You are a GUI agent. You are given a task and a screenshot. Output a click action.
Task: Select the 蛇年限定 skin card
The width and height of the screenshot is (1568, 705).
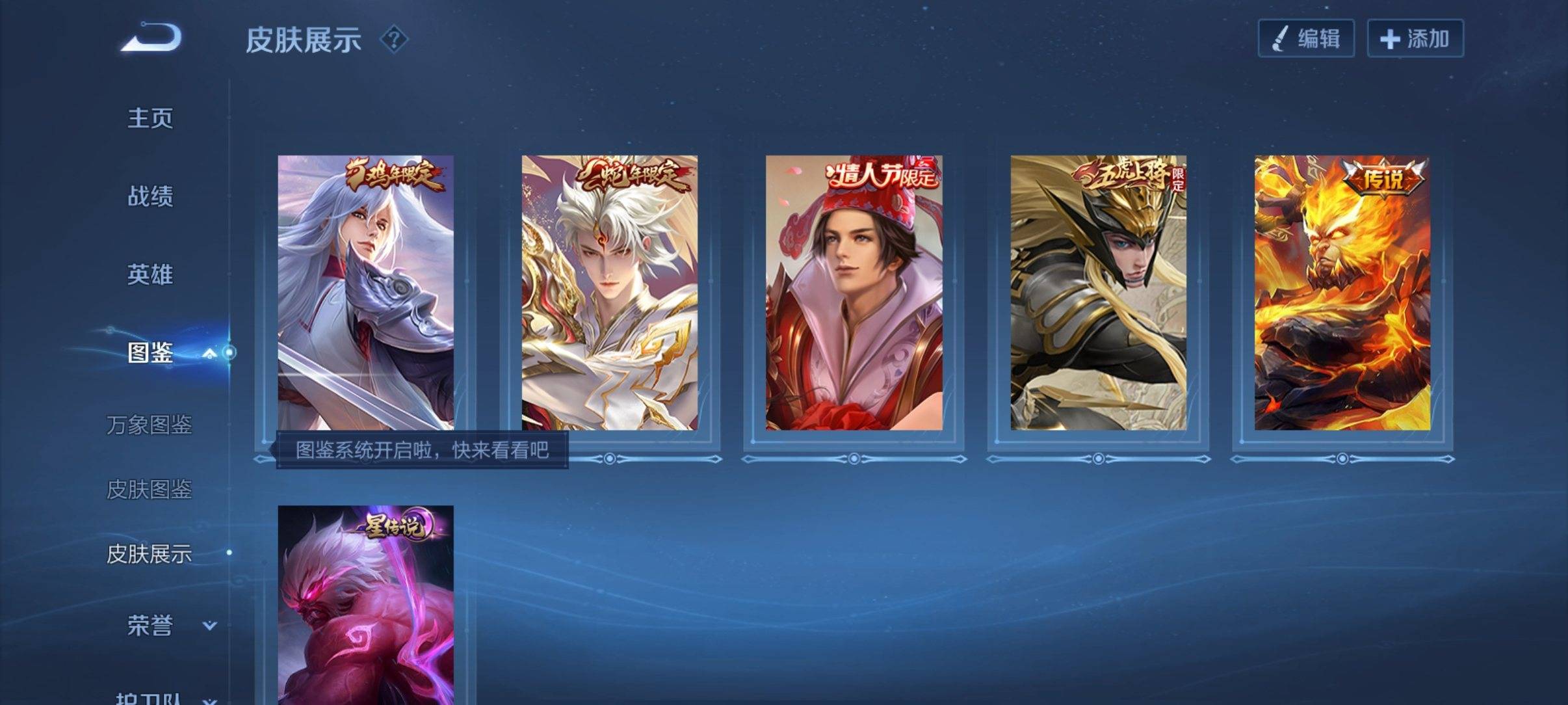click(610, 293)
